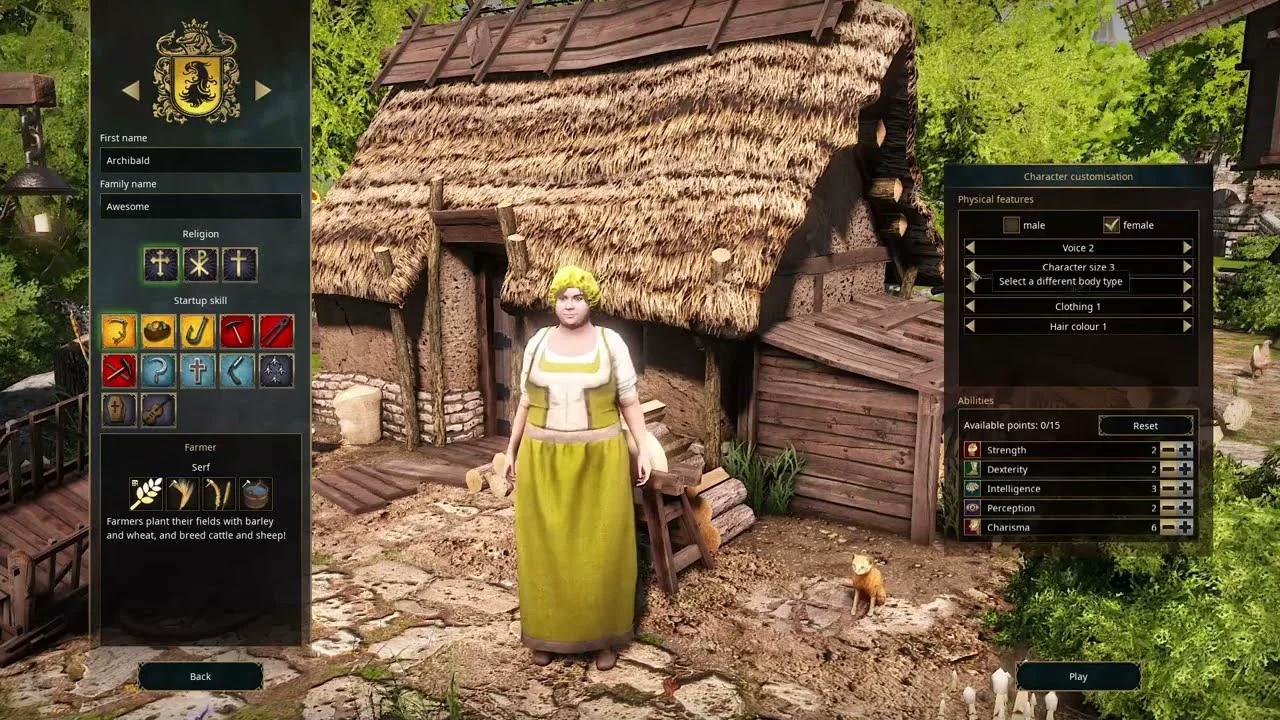Click the left Clothing arrow
The image size is (1280, 720).
(x=968, y=306)
